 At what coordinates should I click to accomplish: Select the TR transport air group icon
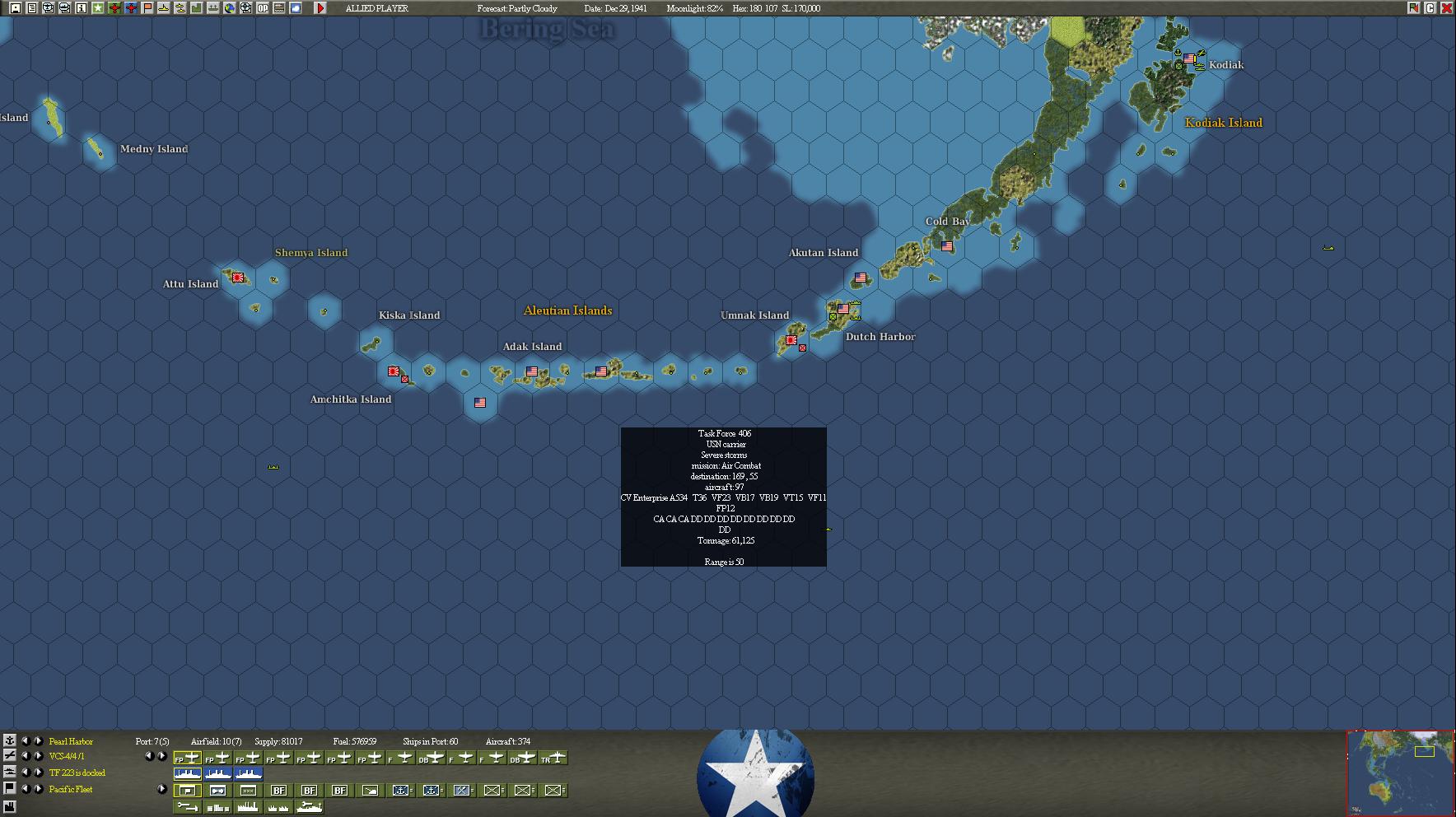click(x=553, y=759)
